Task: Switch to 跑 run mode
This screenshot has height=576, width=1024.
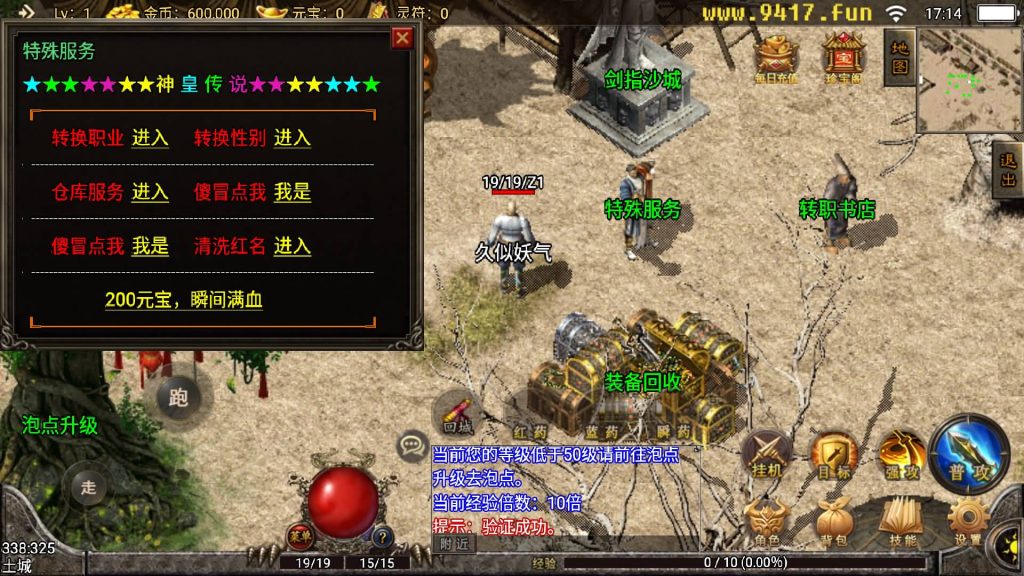Action: (x=178, y=398)
